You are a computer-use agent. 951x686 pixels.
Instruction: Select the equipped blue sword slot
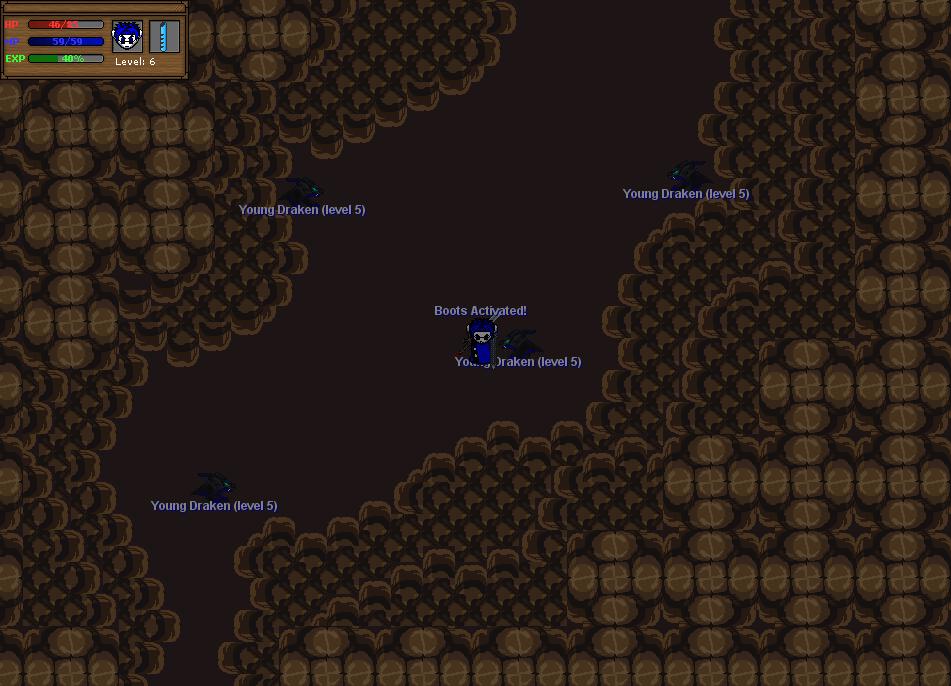coord(164,37)
